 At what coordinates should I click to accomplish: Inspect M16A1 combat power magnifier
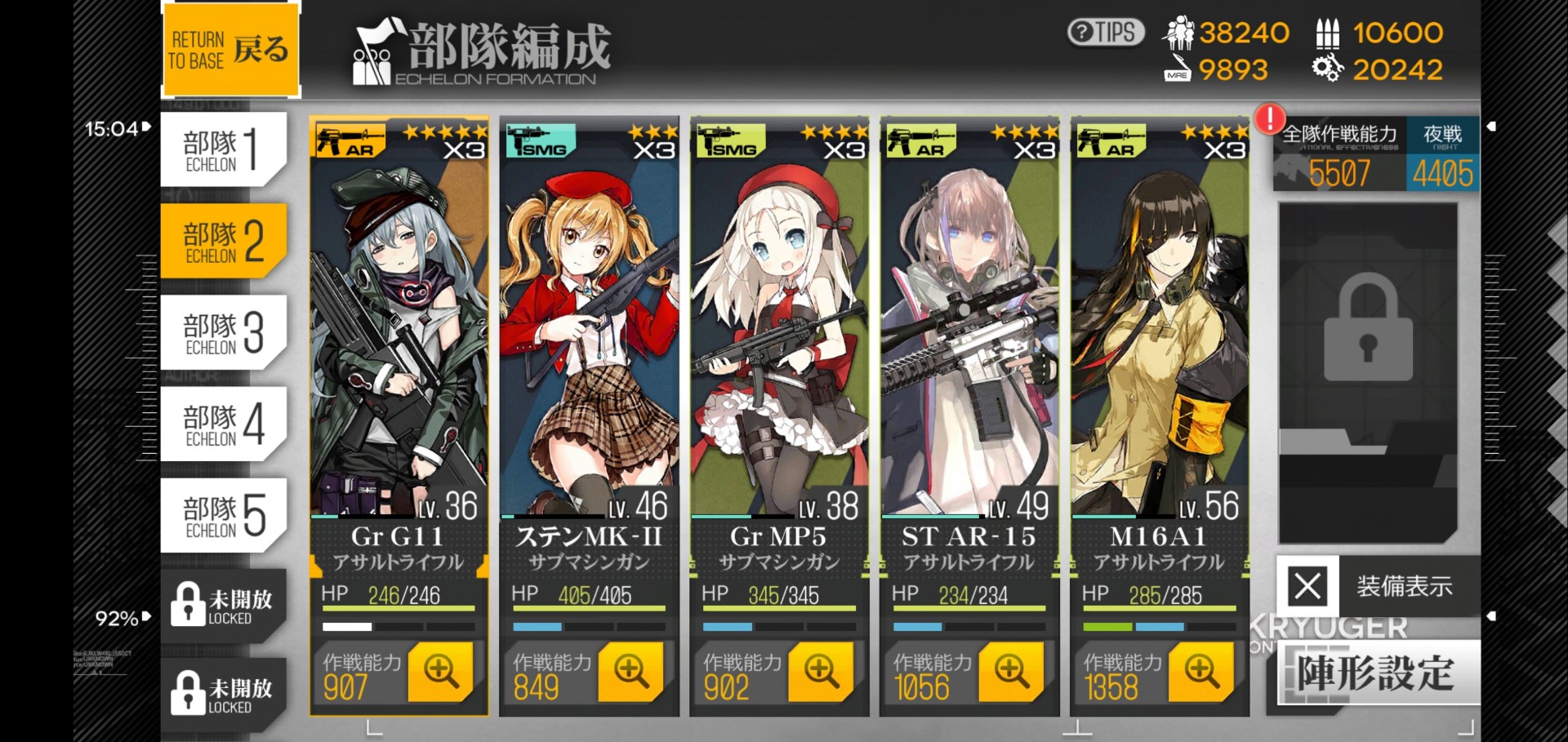1201,672
